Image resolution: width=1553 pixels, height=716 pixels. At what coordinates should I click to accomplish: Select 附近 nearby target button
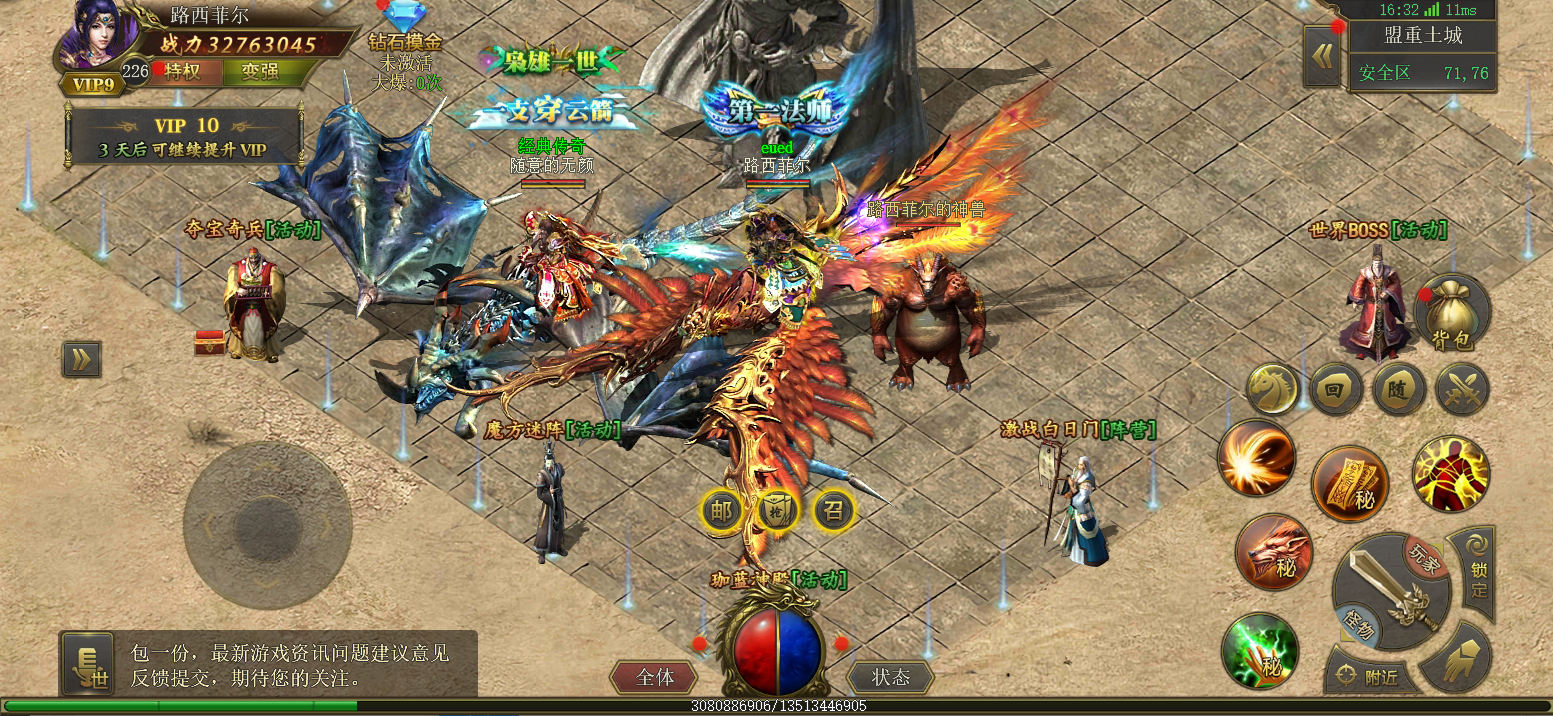pos(1373,677)
